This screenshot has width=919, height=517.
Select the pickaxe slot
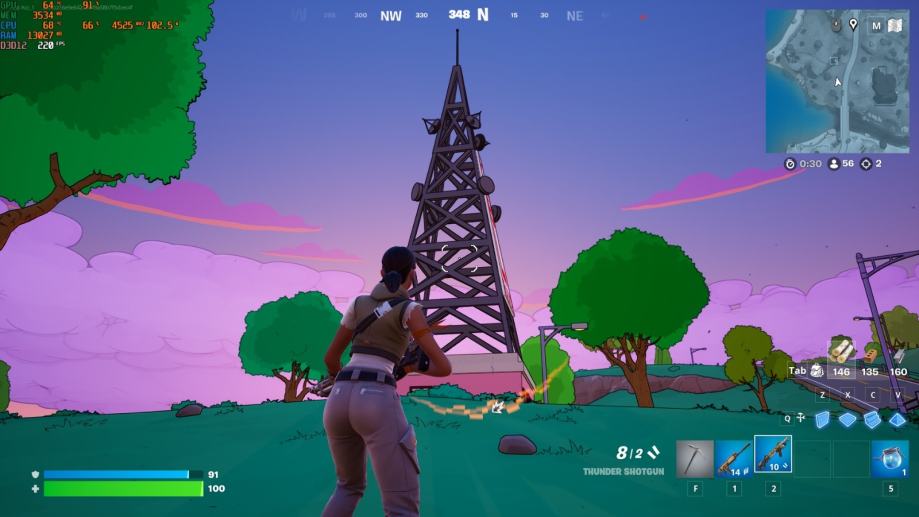tap(695, 459)
